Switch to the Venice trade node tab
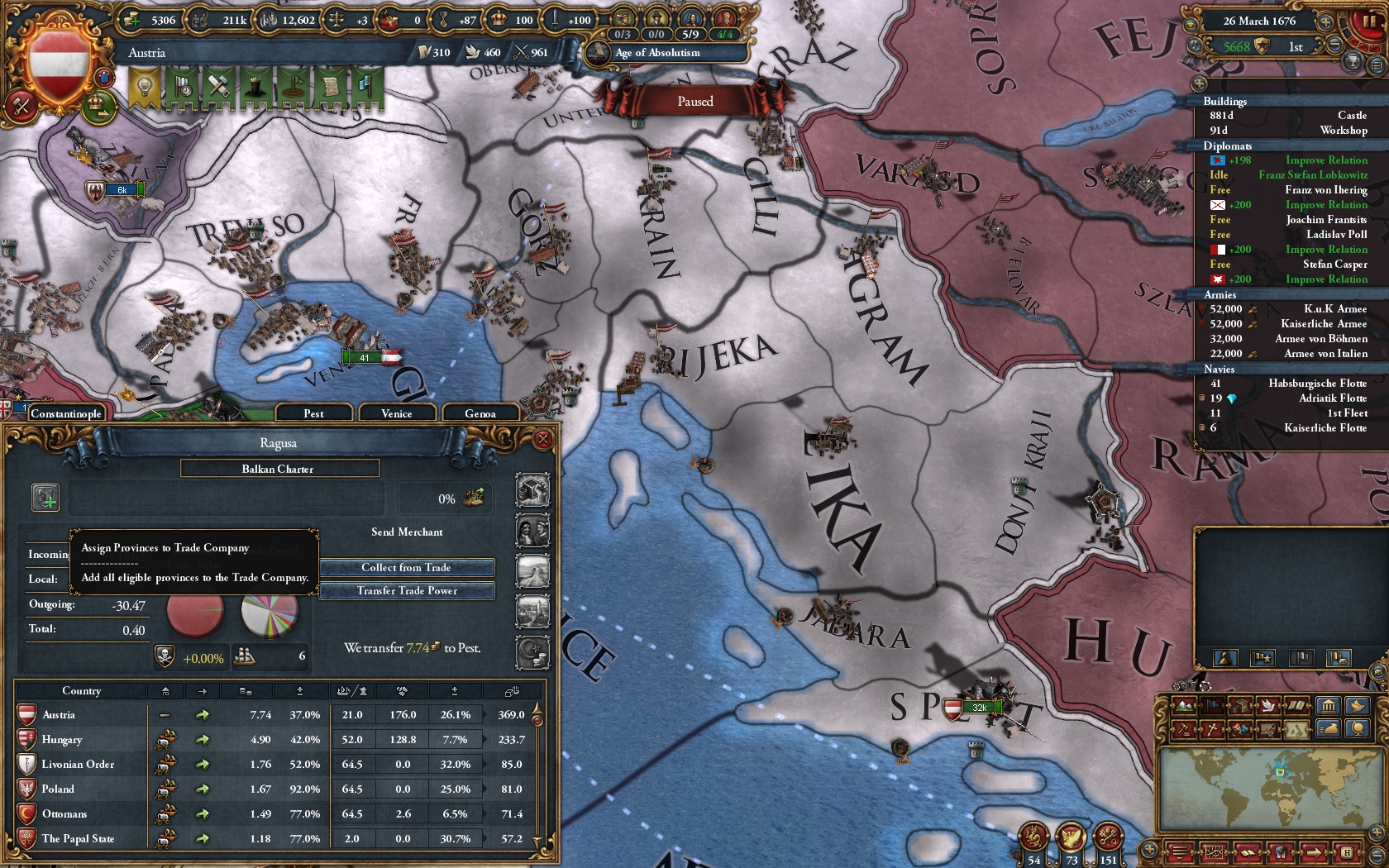The image size is (1389, 868). point(397,413)
